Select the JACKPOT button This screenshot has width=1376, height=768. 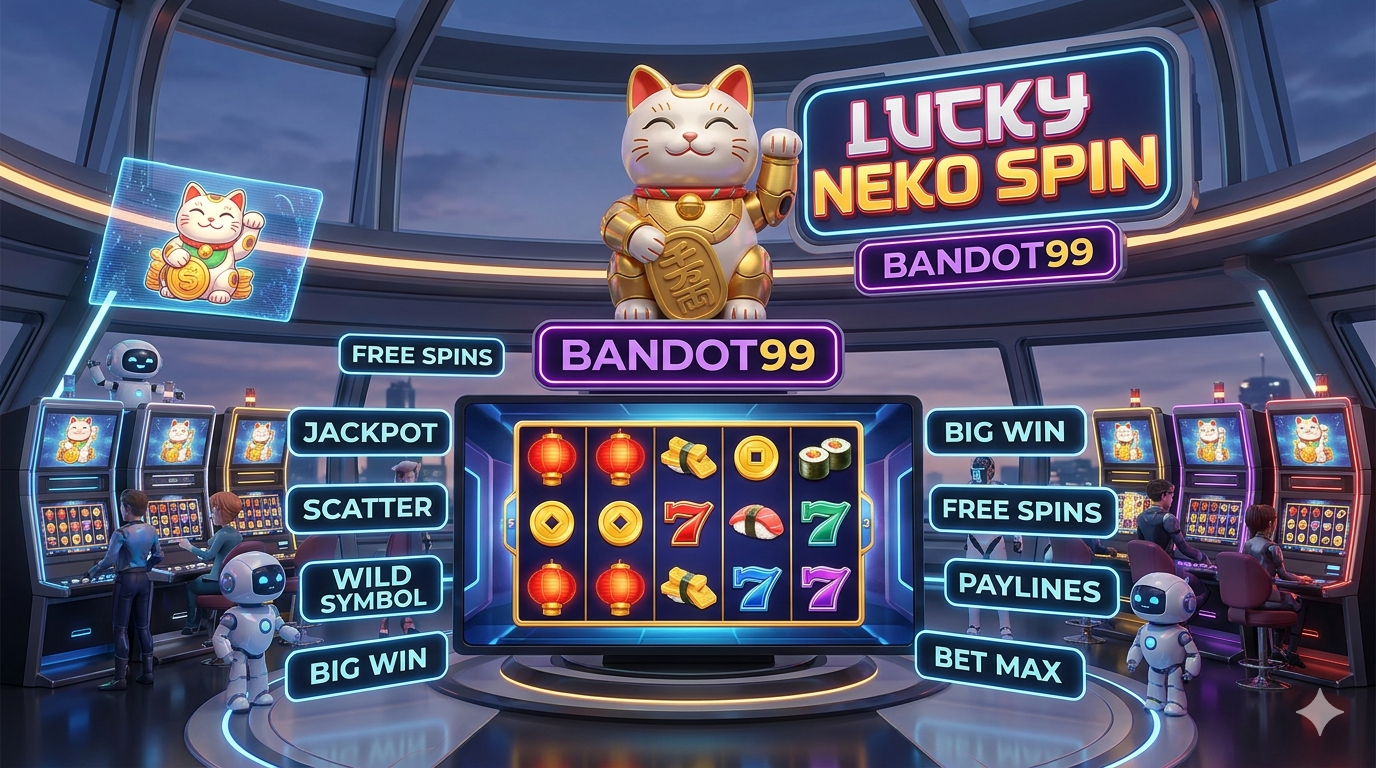coord(369,432)
